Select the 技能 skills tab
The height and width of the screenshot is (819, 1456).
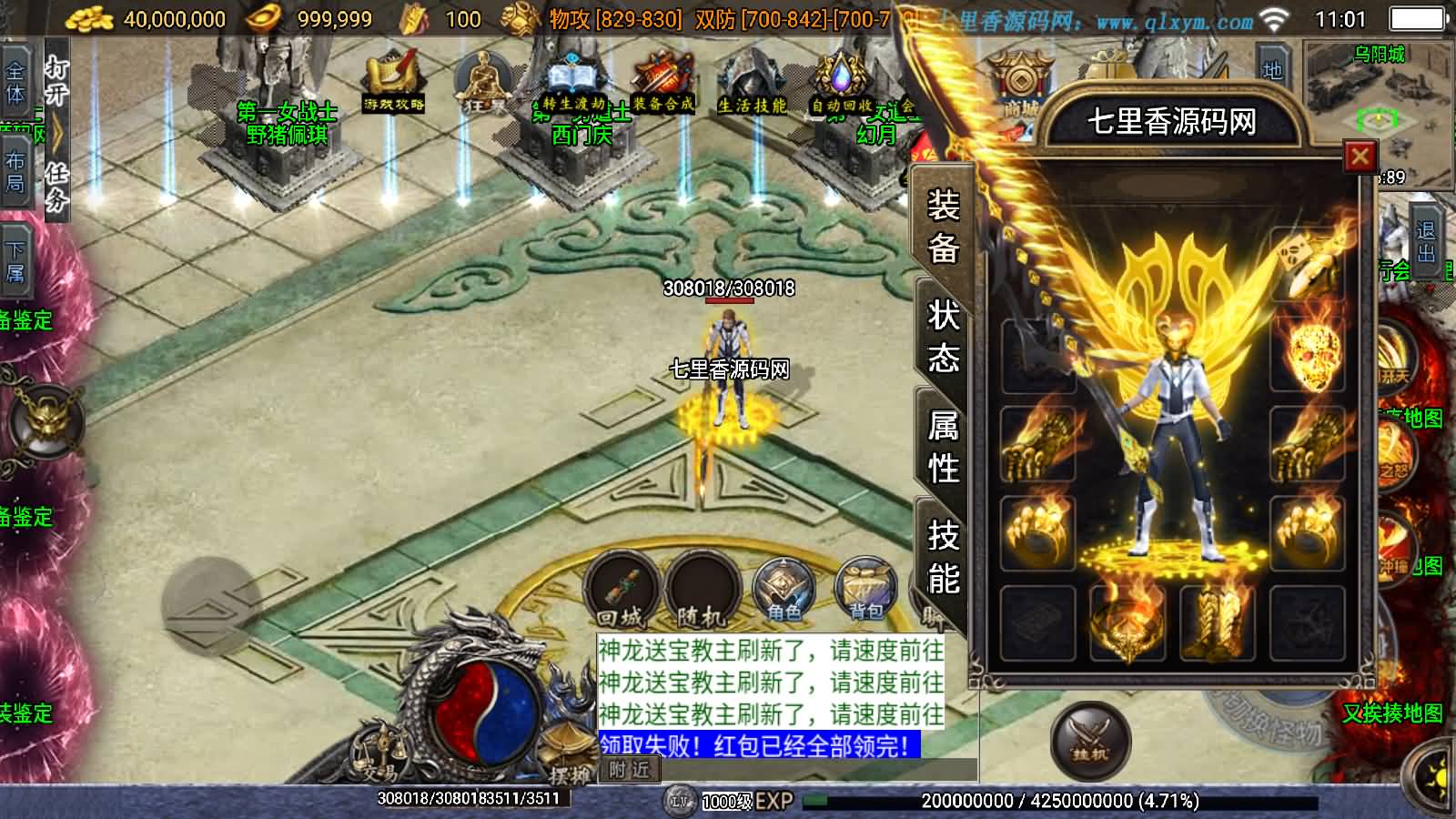[943, 556]
